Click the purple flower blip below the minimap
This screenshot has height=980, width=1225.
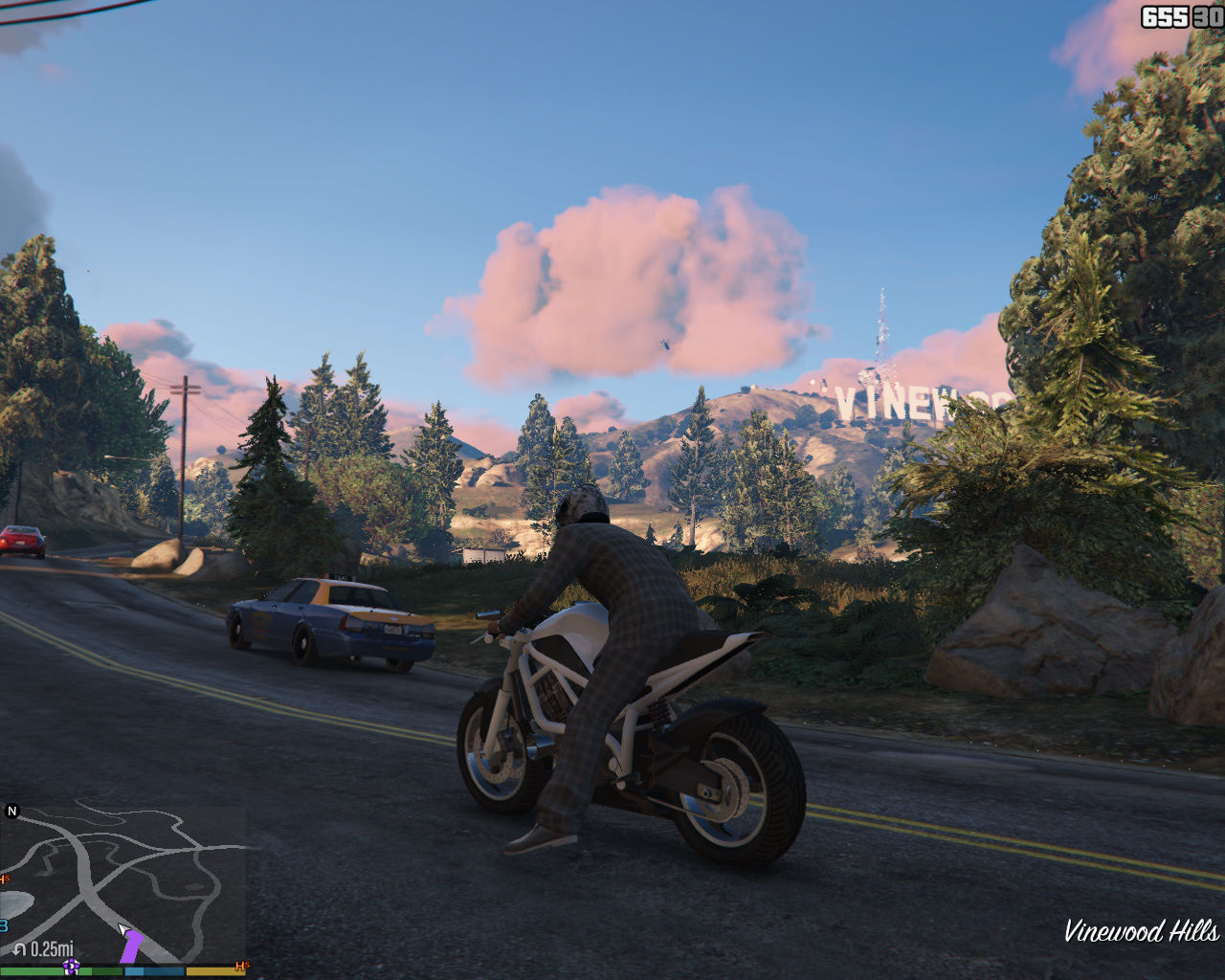(71, 967)
